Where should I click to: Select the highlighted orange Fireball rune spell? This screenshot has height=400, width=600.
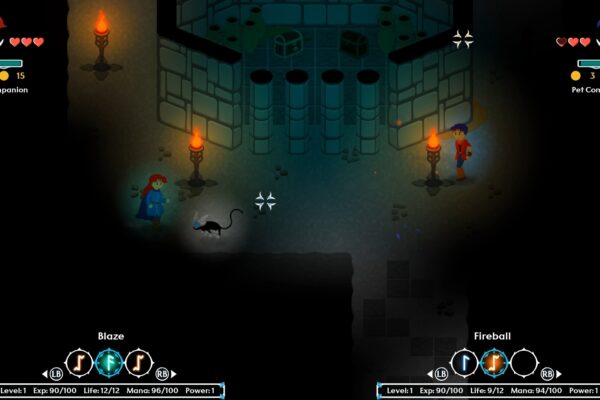coord(495,362)
